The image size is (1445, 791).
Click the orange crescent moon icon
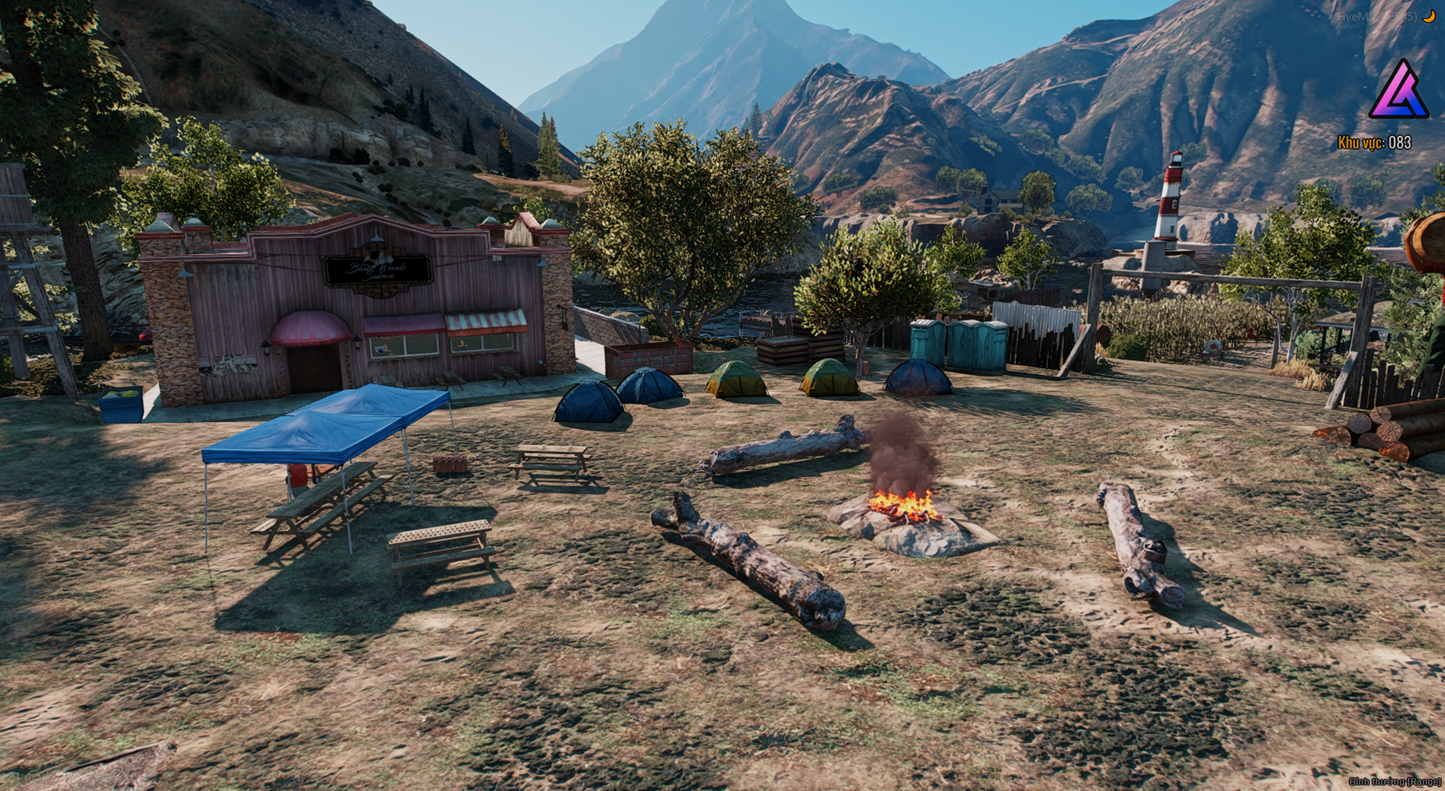(x=1430, y=16)
